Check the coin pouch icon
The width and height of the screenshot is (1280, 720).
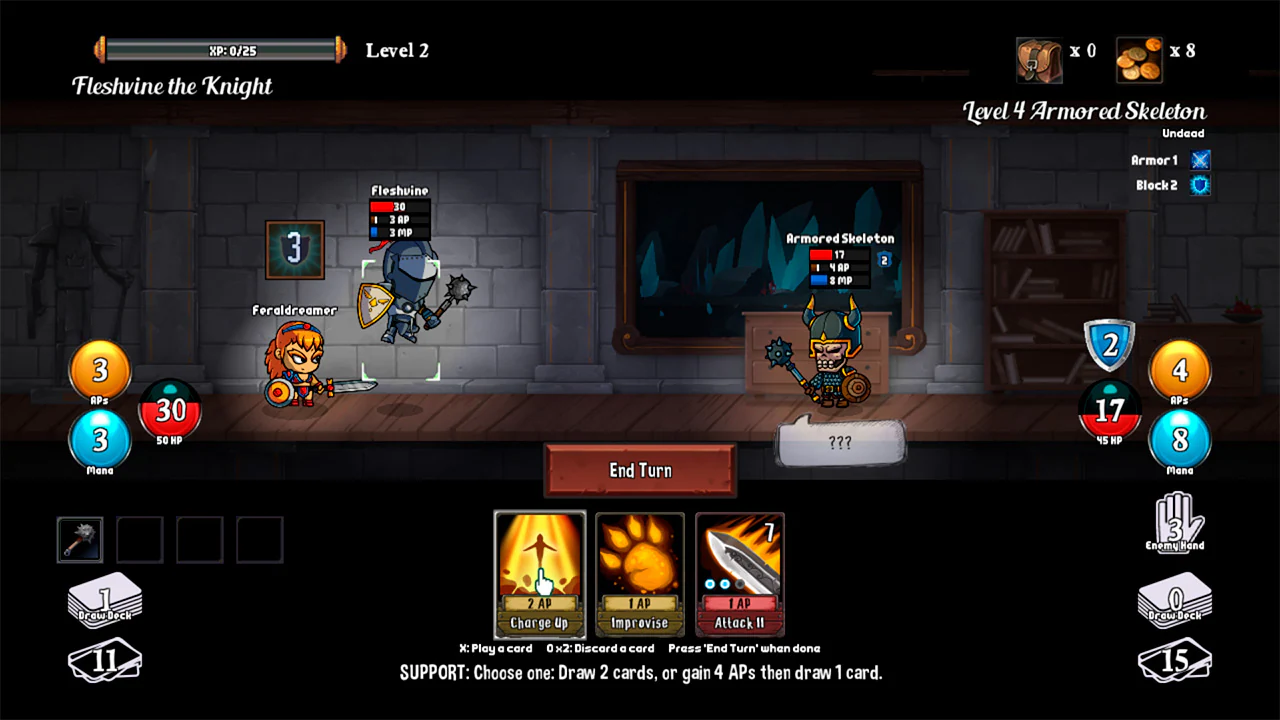1037,58
